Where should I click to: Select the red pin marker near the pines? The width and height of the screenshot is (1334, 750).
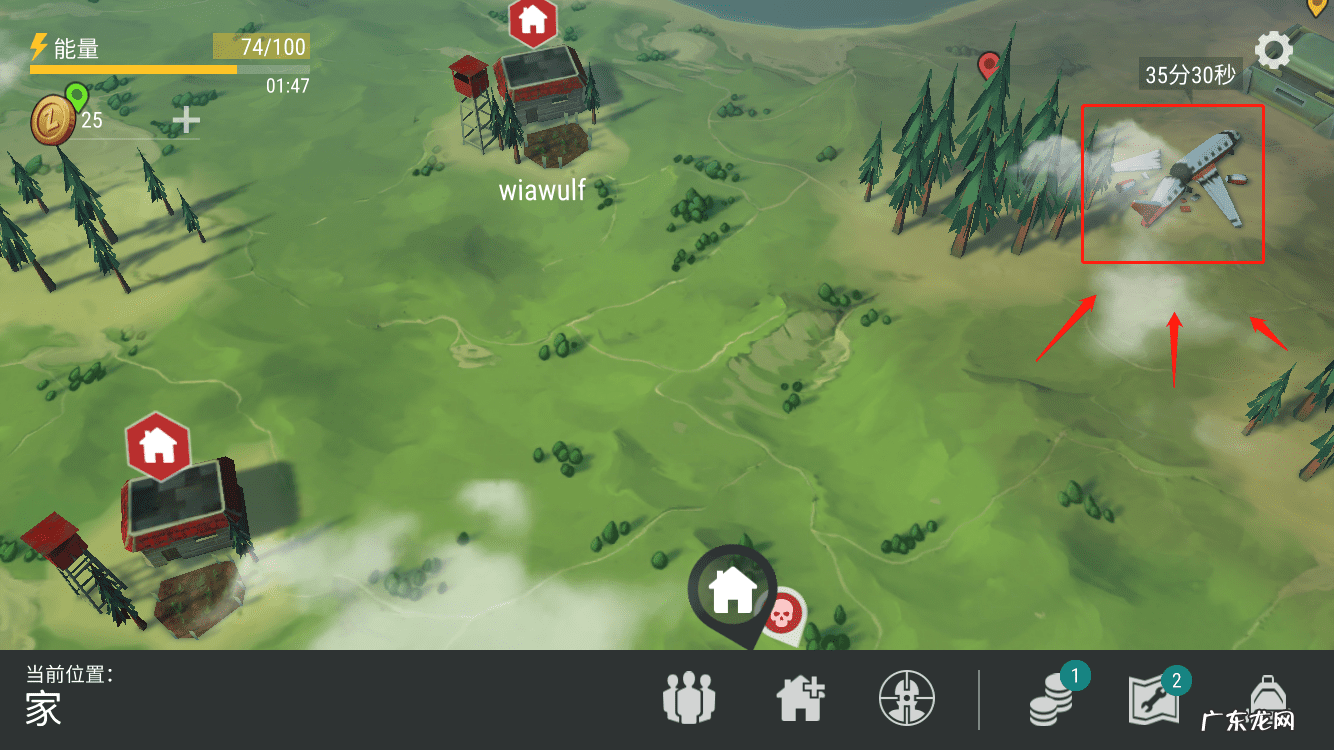click(x=988, y=66)
